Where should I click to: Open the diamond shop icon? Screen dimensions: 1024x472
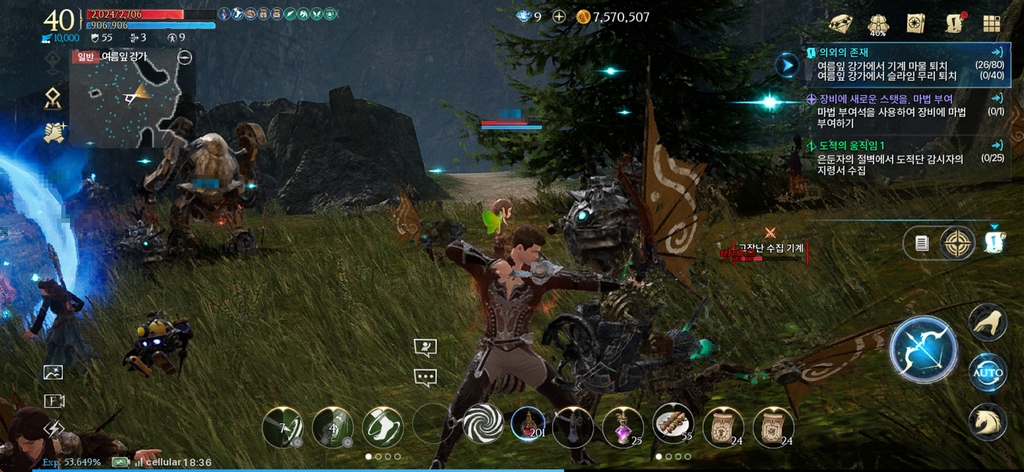[x=841, y=24]
